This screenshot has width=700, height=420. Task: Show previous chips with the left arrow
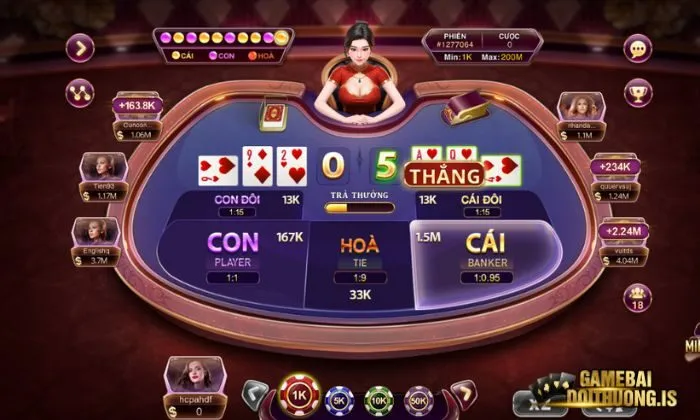coord(257,392)
